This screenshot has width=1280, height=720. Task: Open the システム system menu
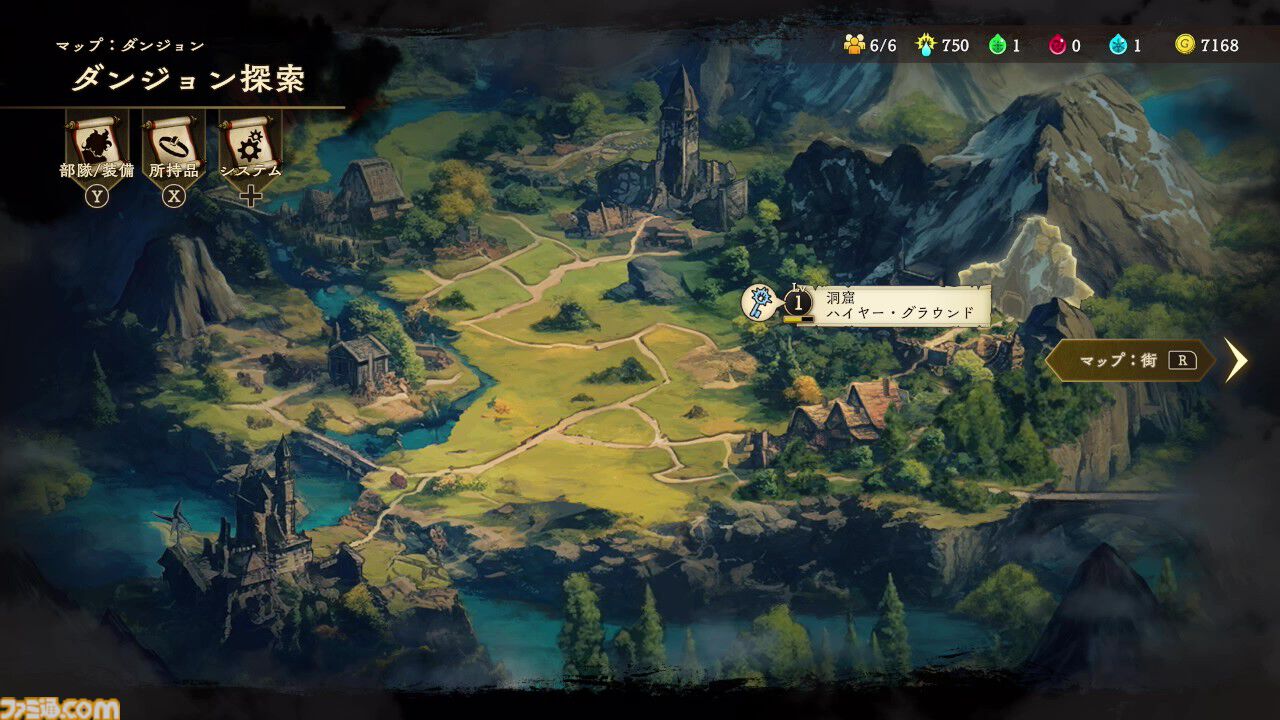click(x=250, y=146)
